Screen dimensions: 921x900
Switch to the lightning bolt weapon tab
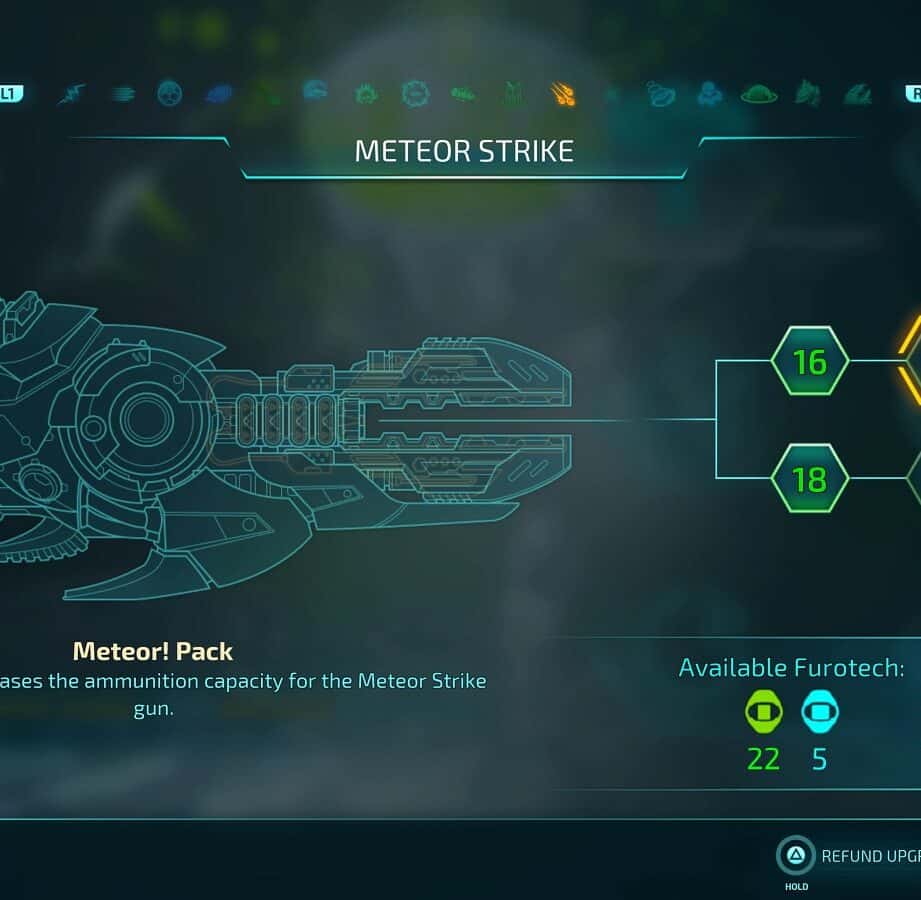pyautogui.click(x=72, y=94)
